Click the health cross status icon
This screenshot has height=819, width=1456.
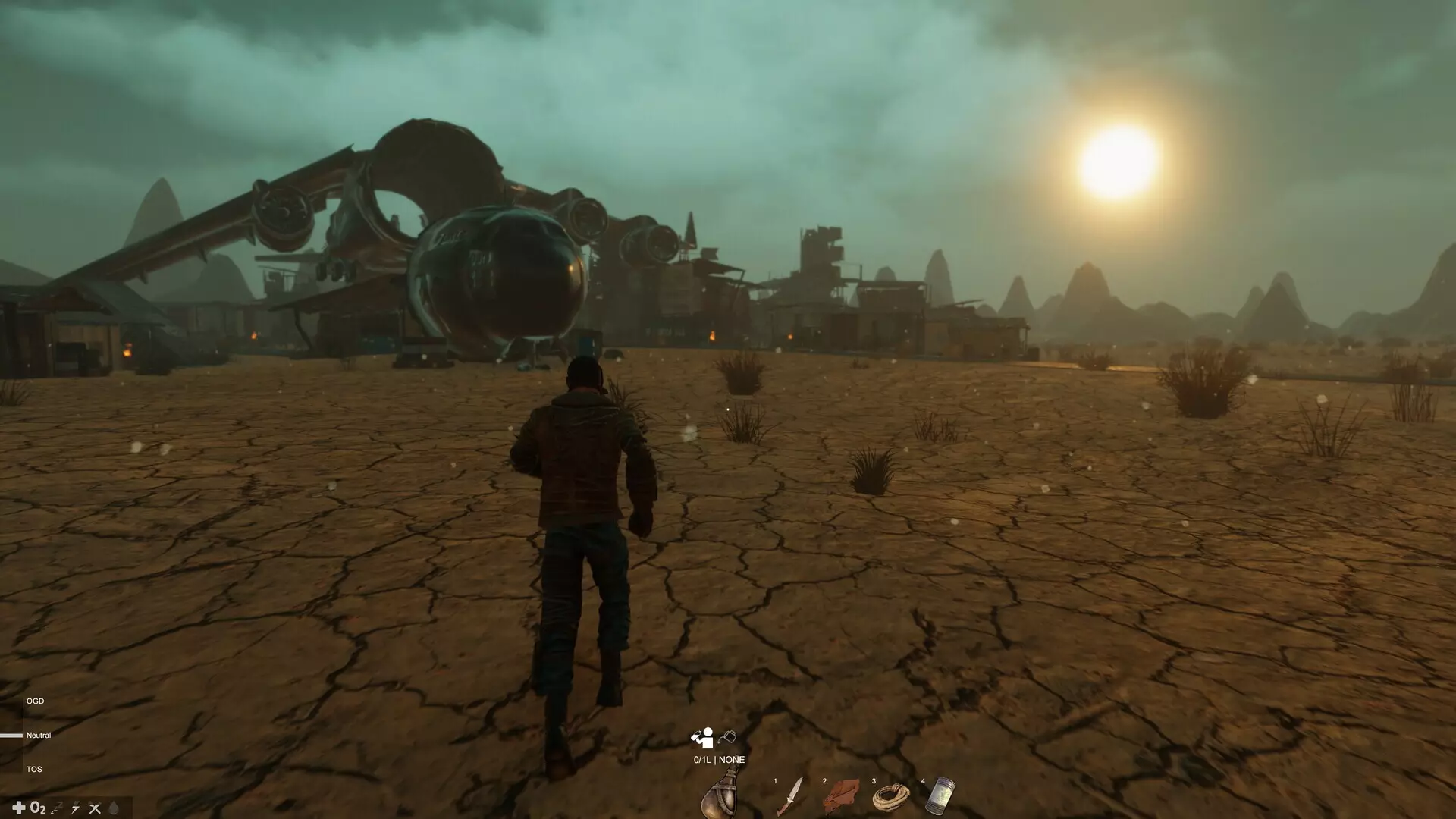click(x=19, y=808)
